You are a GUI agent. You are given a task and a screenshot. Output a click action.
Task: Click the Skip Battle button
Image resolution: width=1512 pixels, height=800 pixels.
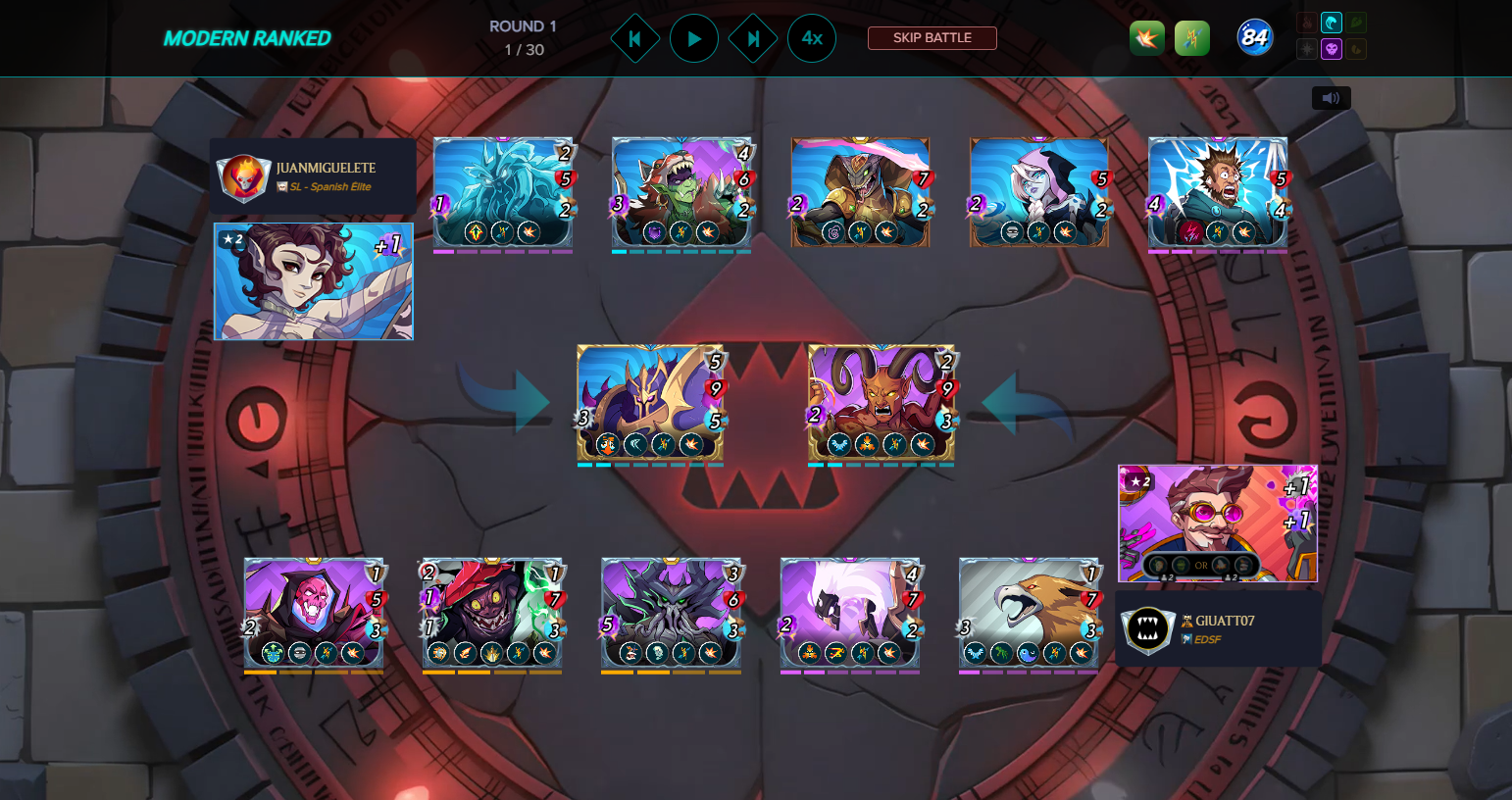(x=932, y=38)
